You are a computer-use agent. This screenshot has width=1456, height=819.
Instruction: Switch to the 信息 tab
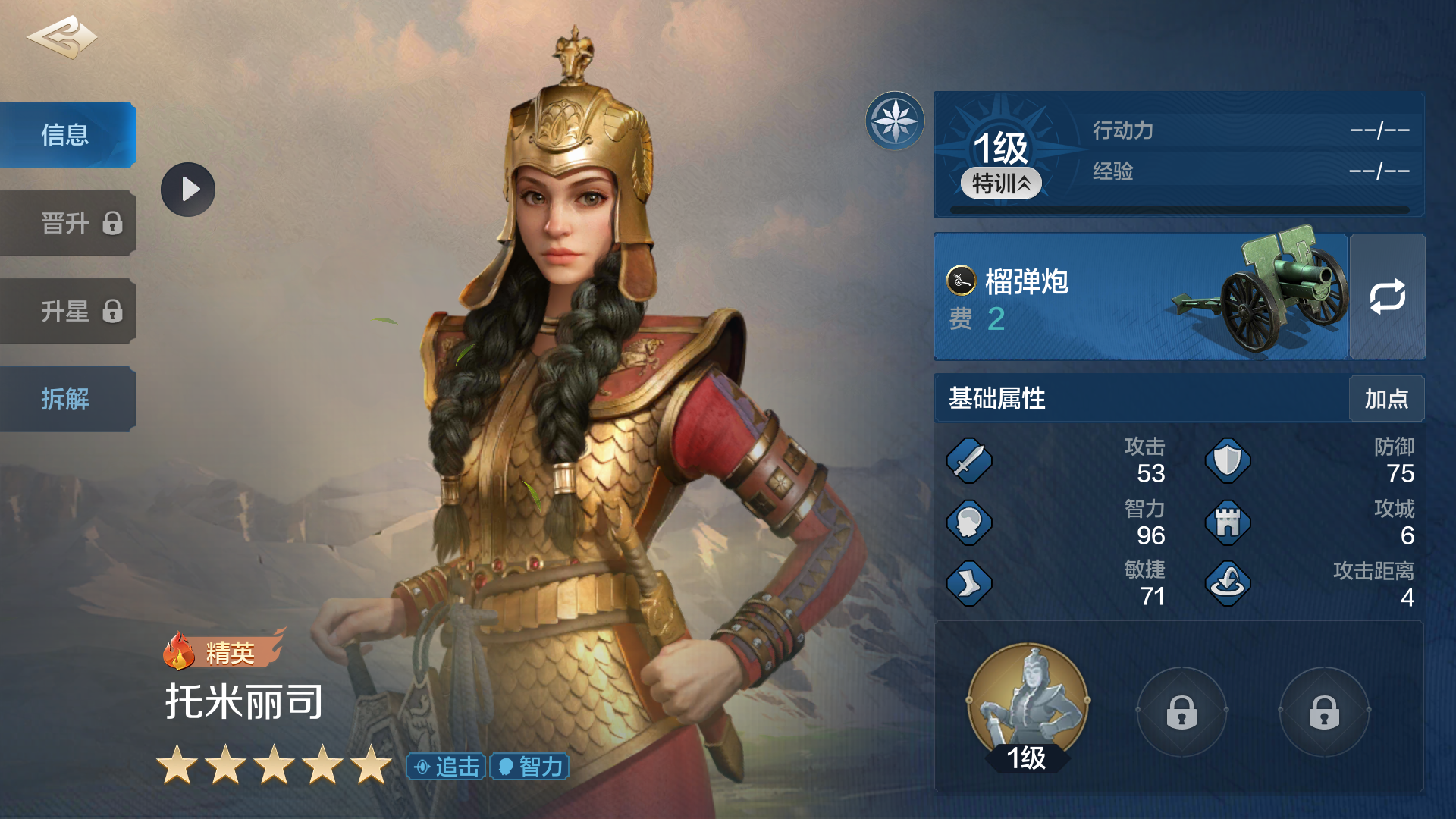pos(67,135)
